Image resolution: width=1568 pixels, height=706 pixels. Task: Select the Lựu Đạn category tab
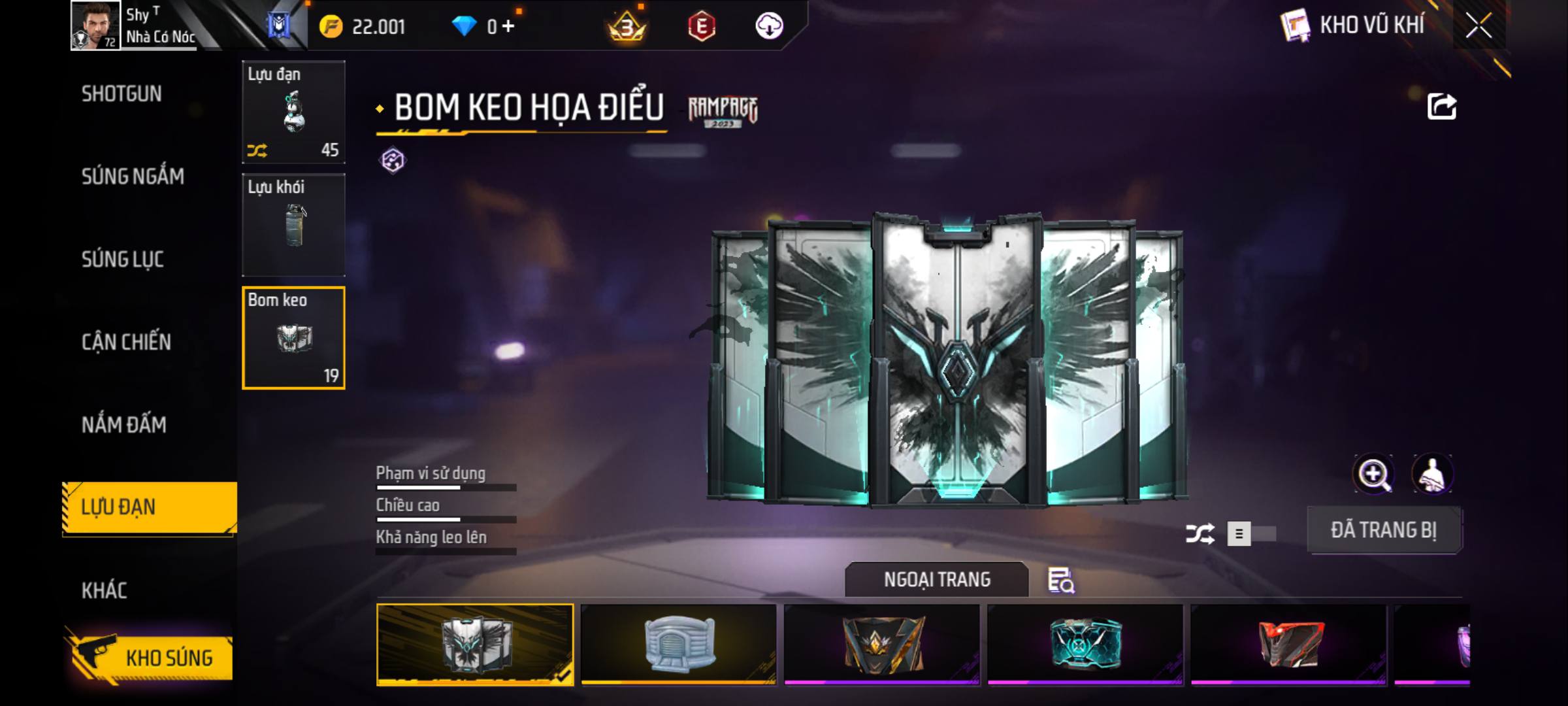coord(149,508)
